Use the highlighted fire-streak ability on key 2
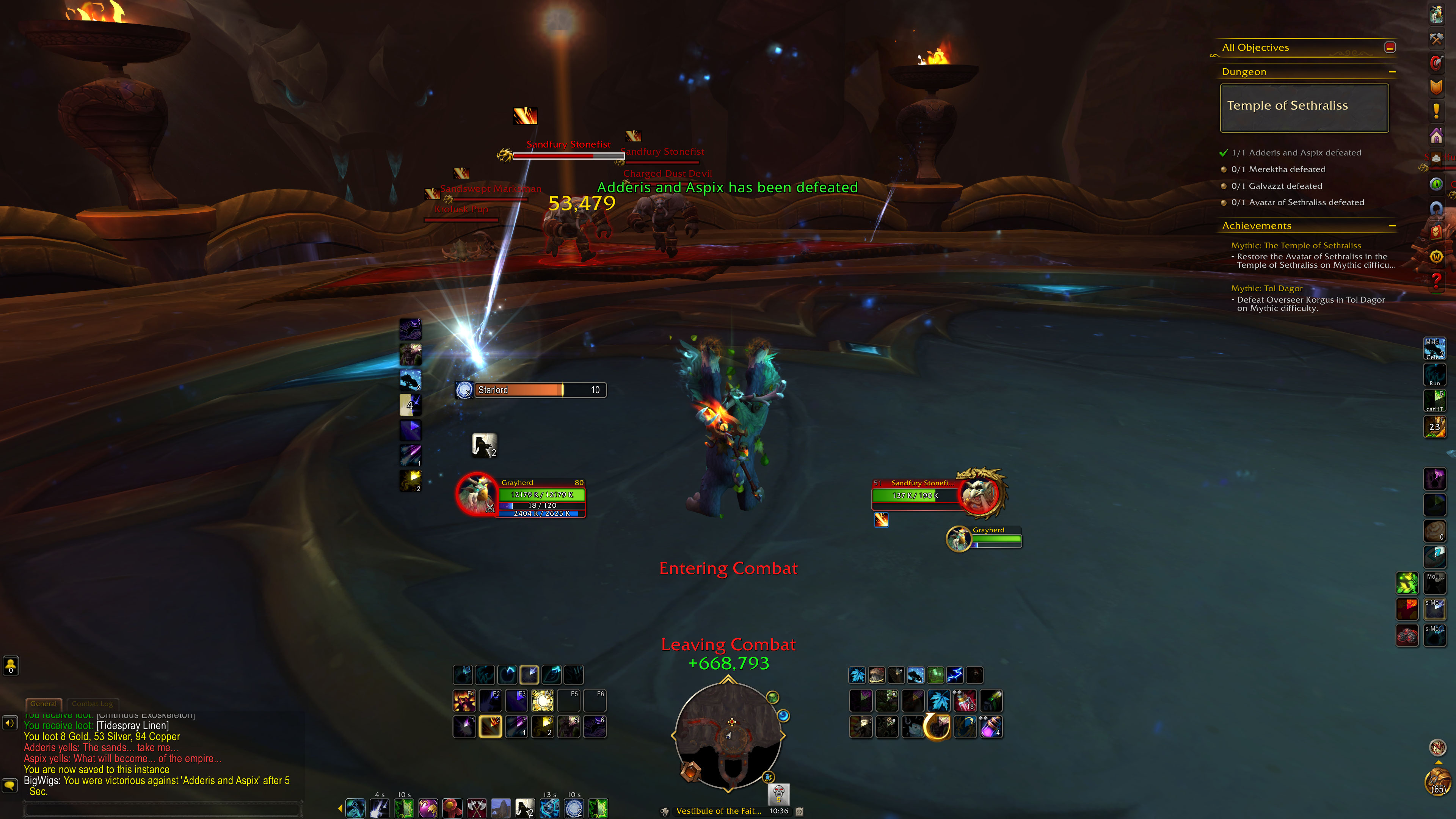 click(x=490, y=727)
